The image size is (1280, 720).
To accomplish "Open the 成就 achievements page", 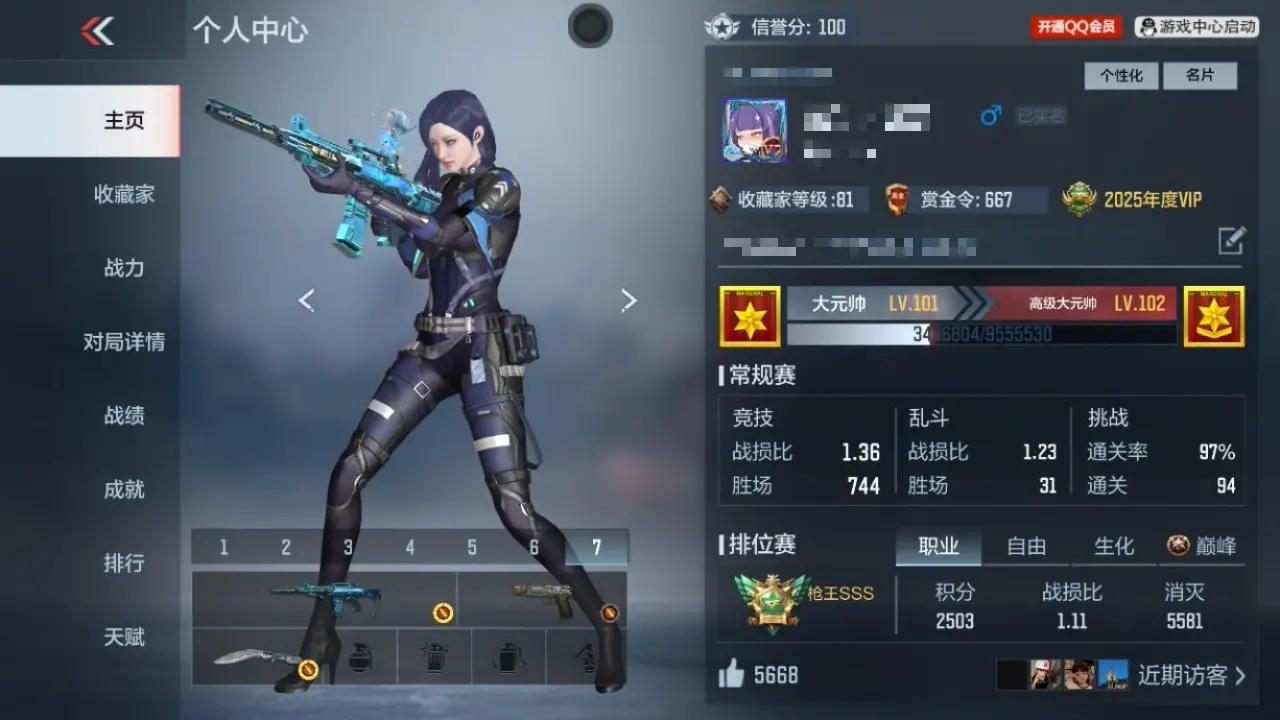I will pyautogui.click(x=124, y=489).
